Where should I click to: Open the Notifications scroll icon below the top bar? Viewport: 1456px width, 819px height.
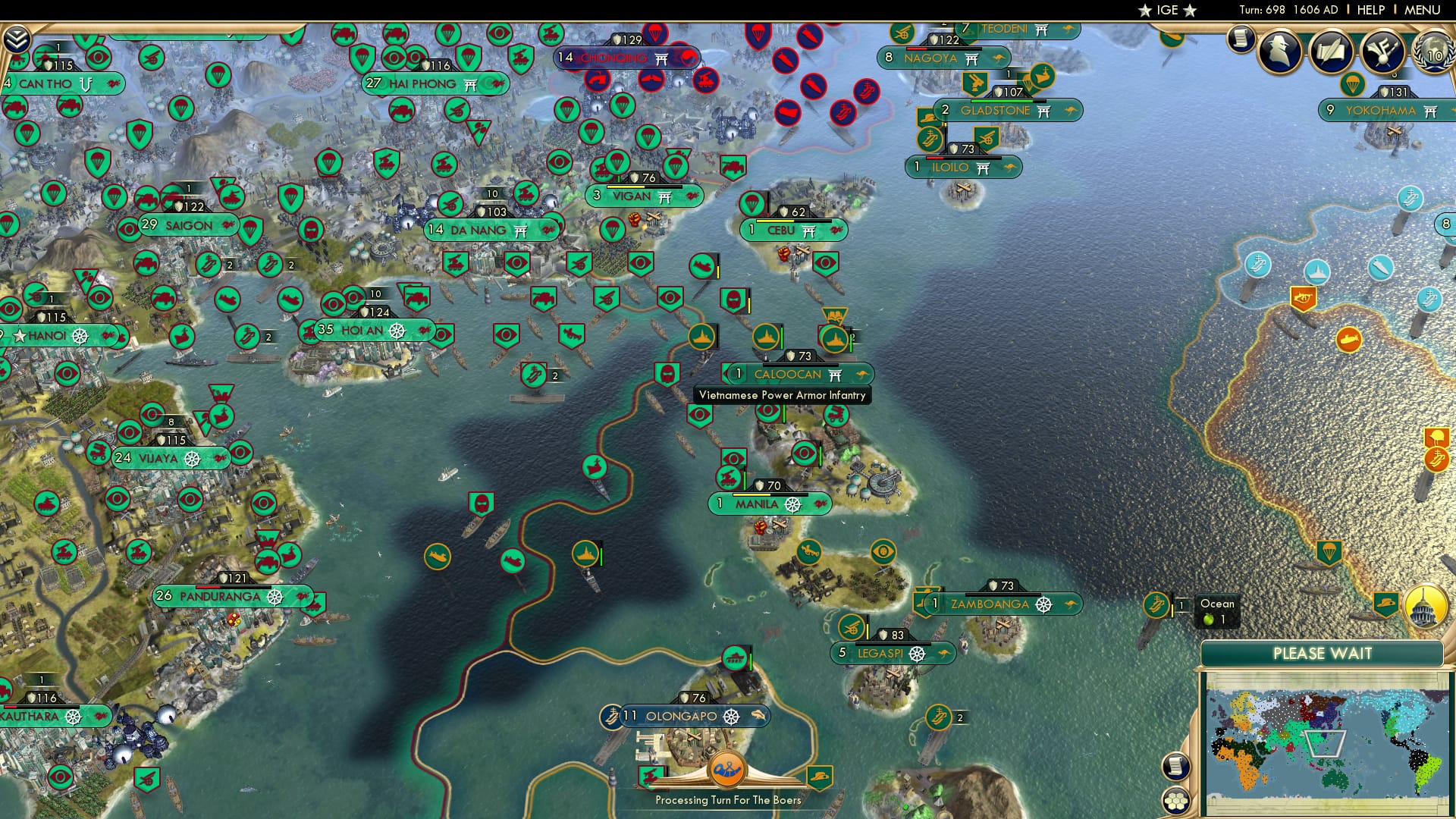coord(1241,39)
